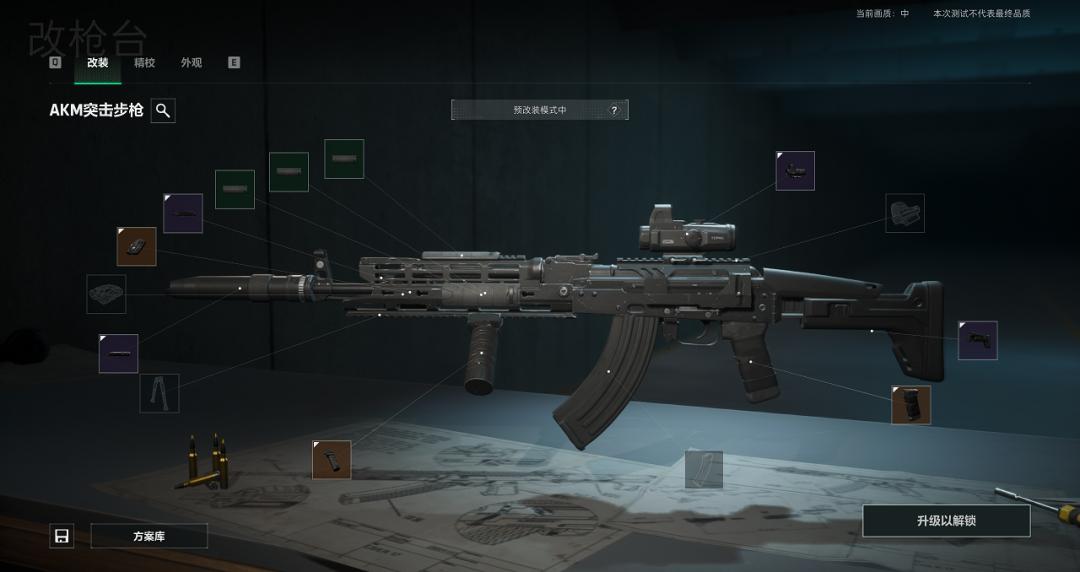Click the 升级以解锁 upgrade button
The image size is (1080, 572).
[946, 521]
